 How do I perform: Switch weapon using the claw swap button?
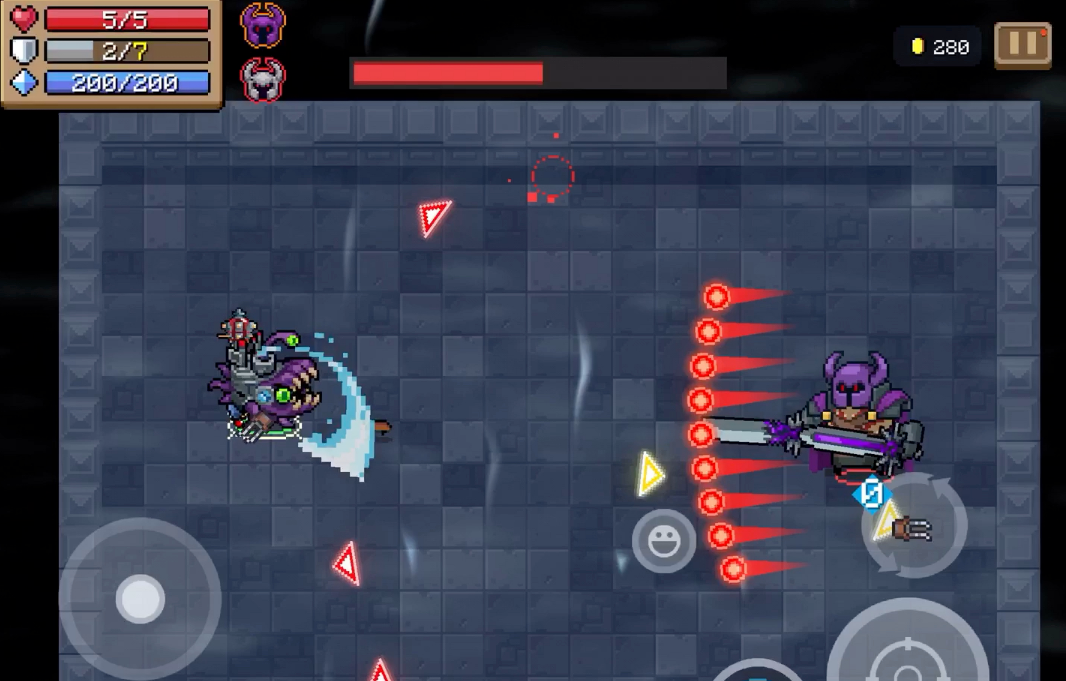tap(913, 526)
